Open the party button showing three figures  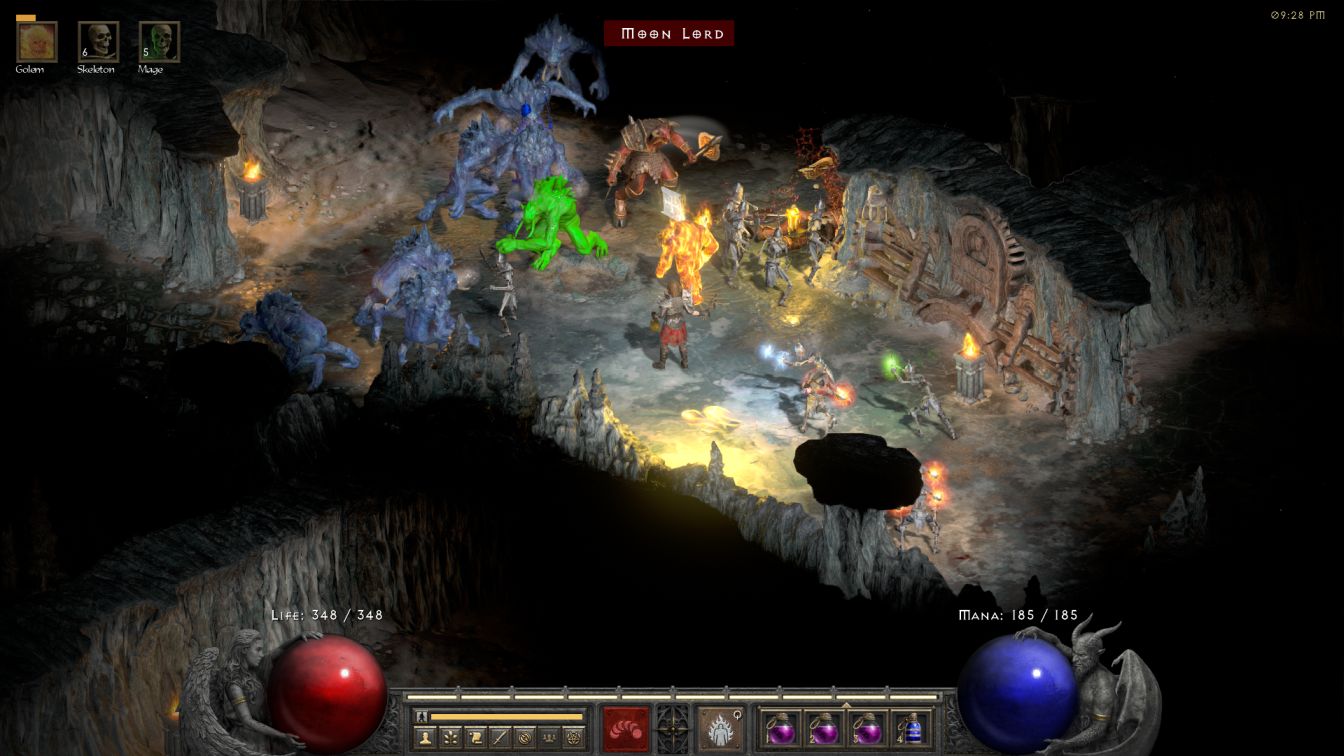(x=549, y=737)
